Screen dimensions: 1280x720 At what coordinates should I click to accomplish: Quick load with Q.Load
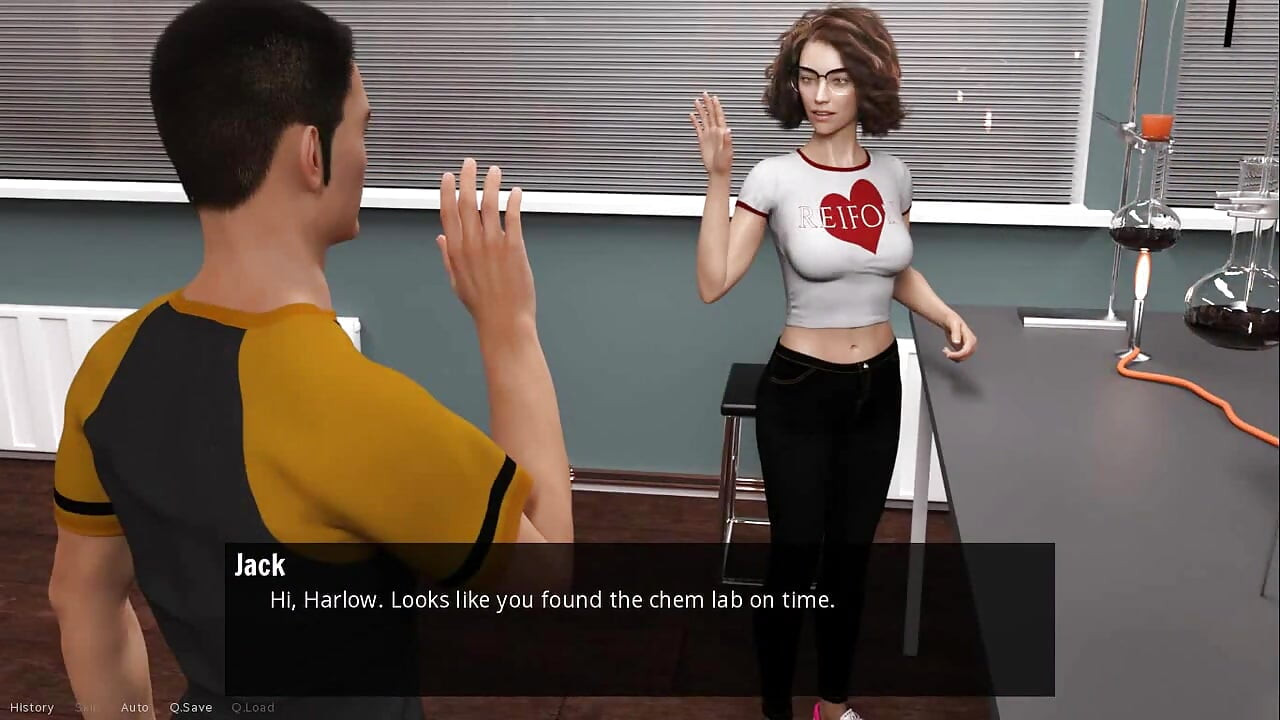[x=252, y=707]
